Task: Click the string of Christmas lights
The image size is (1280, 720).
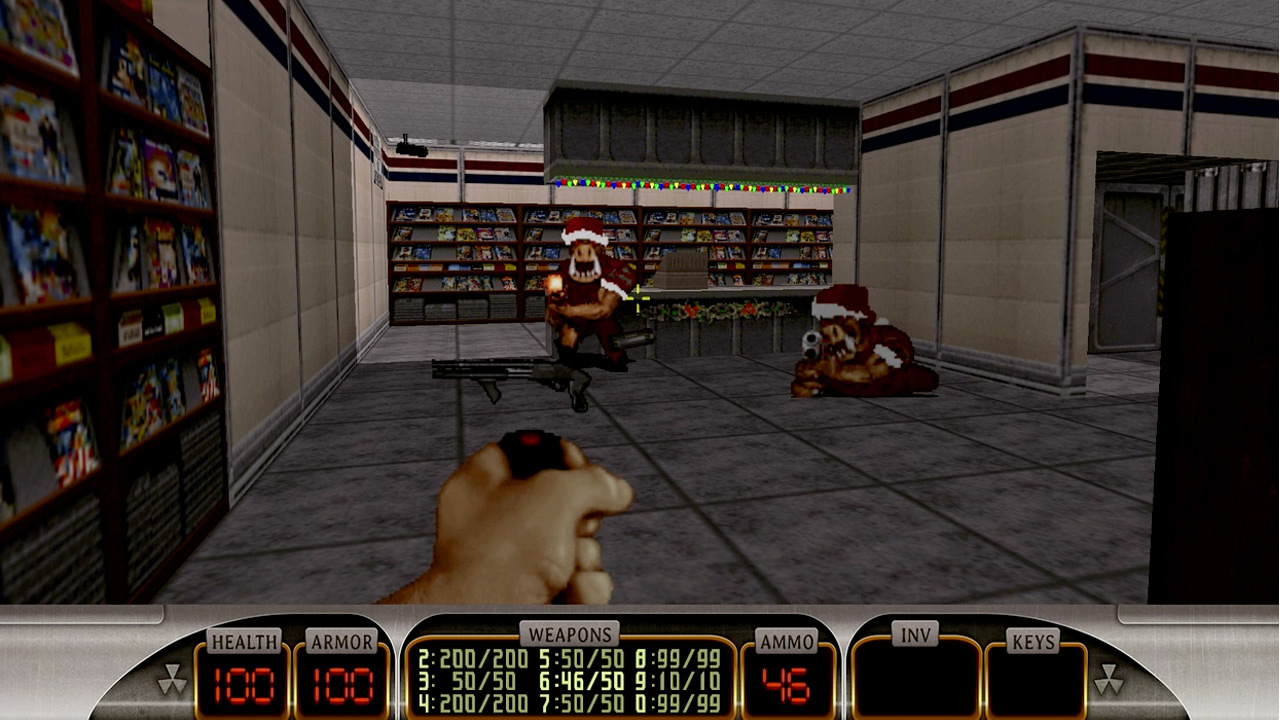Action: pyautogui.click(x=710, y=187)
